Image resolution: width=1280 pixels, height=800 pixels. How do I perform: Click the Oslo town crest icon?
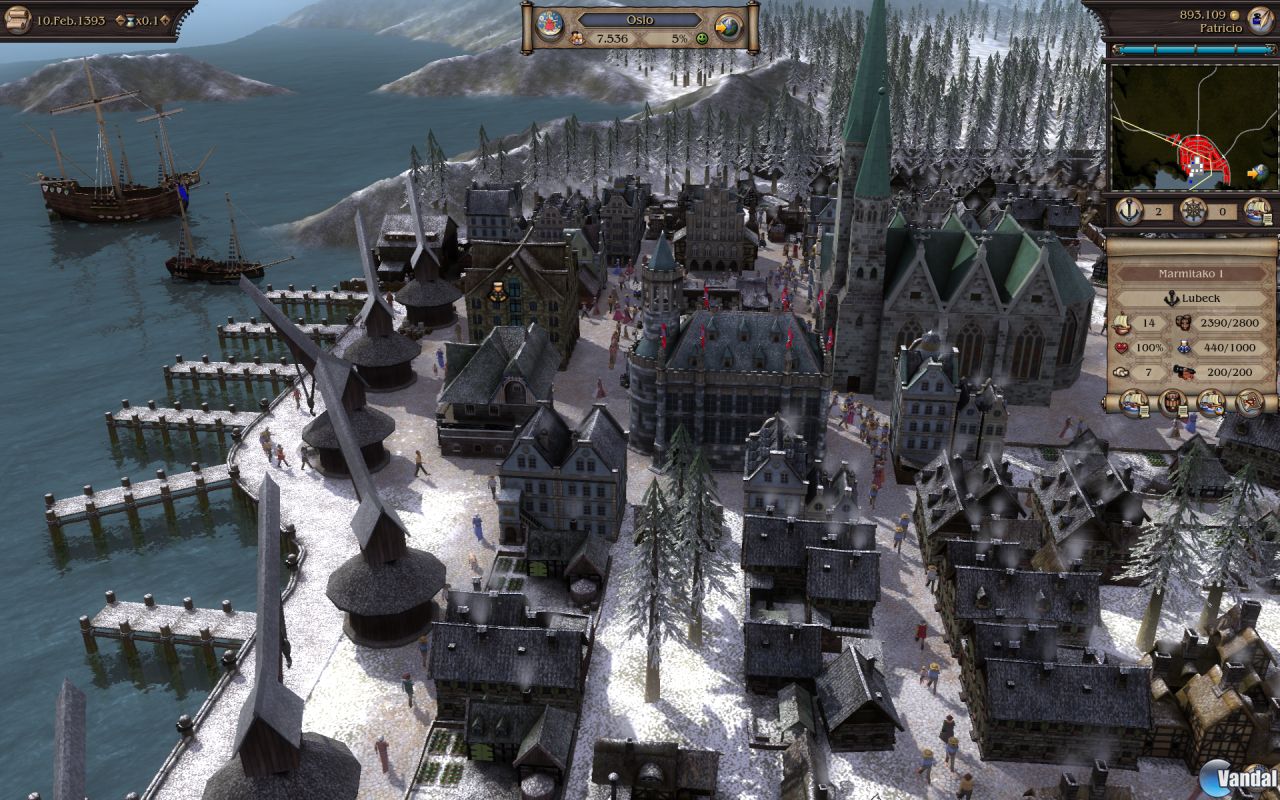pyautogui.click(x=548, y=25)
